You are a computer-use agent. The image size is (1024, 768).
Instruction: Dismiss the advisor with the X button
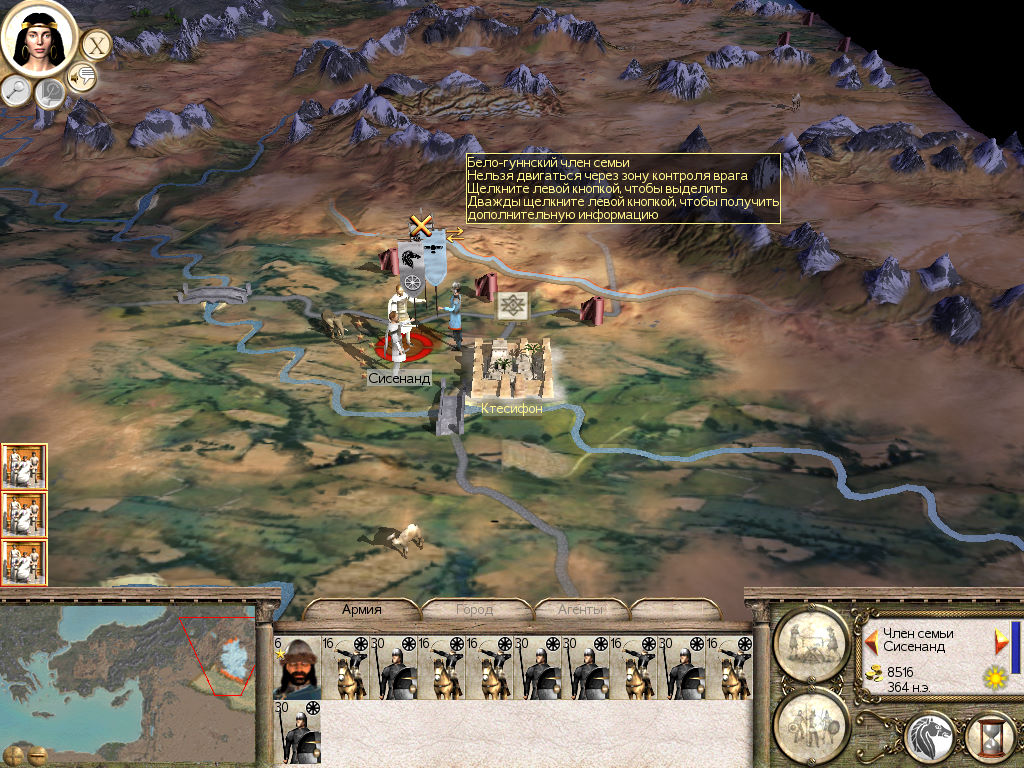point(96,45)
